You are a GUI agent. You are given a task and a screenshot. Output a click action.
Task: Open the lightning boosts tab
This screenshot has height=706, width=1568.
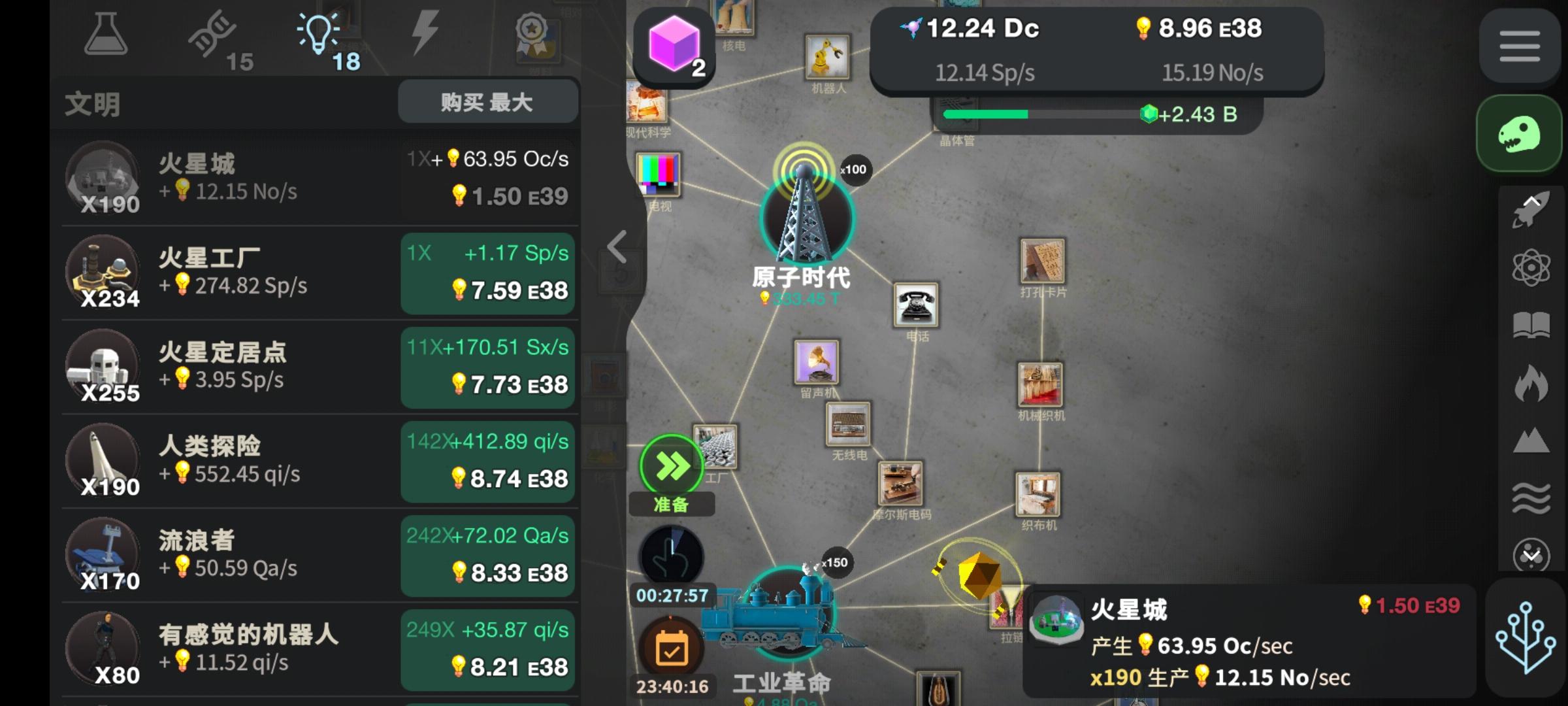(425, 36)
